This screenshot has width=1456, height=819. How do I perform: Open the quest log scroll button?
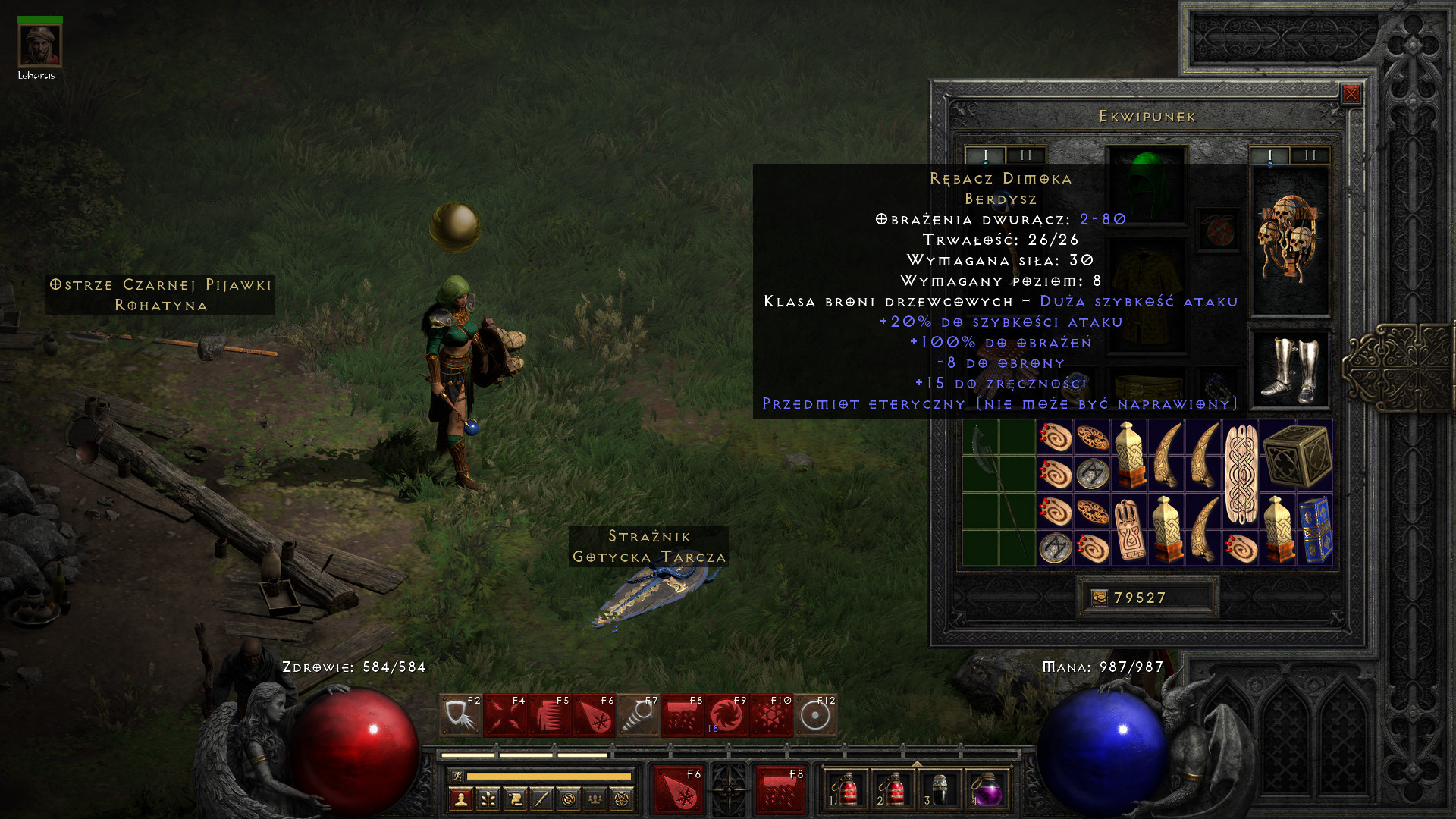pyautogui.click(x=515, y=799)
